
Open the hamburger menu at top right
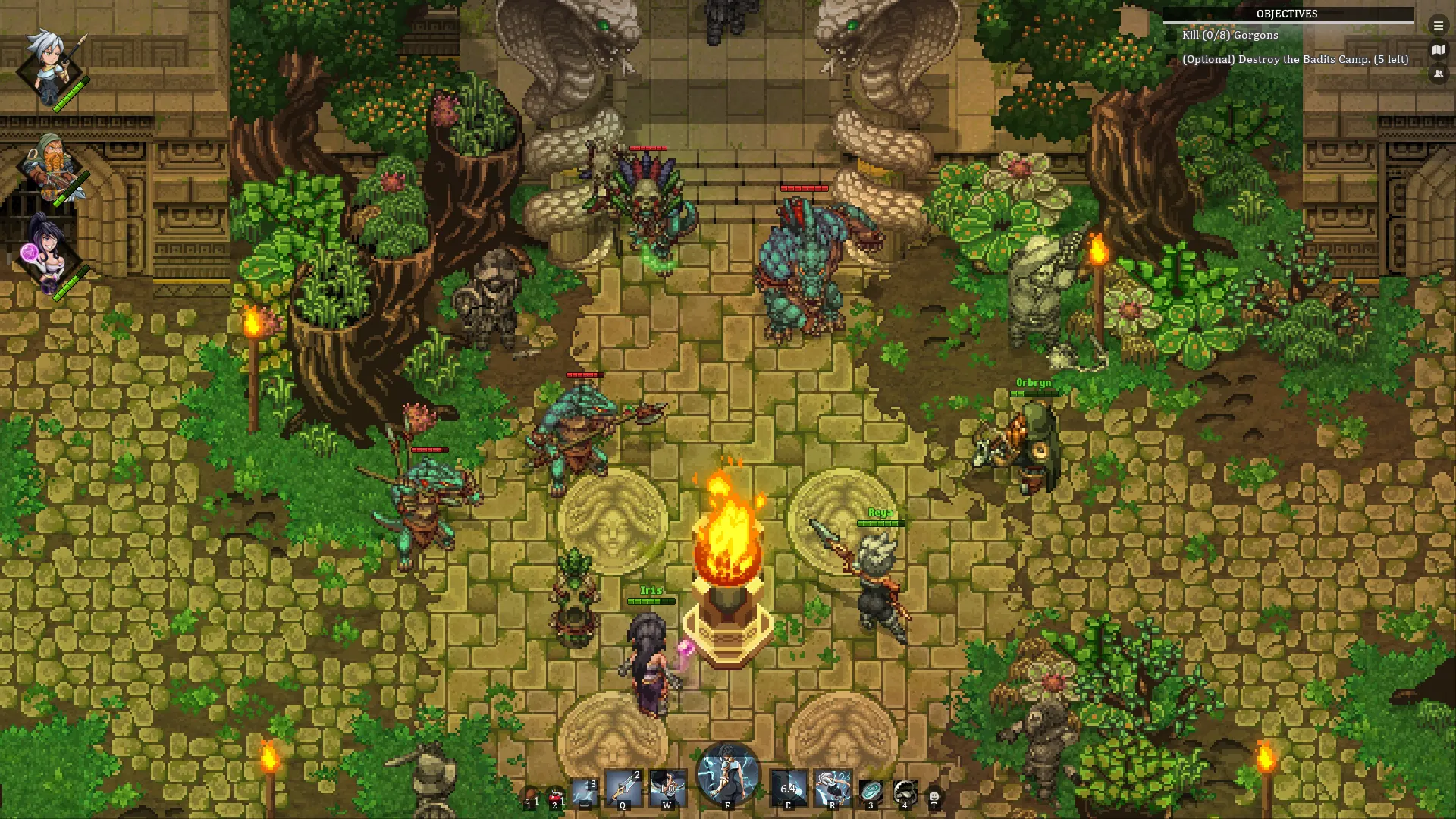[x=1439, y=25]
